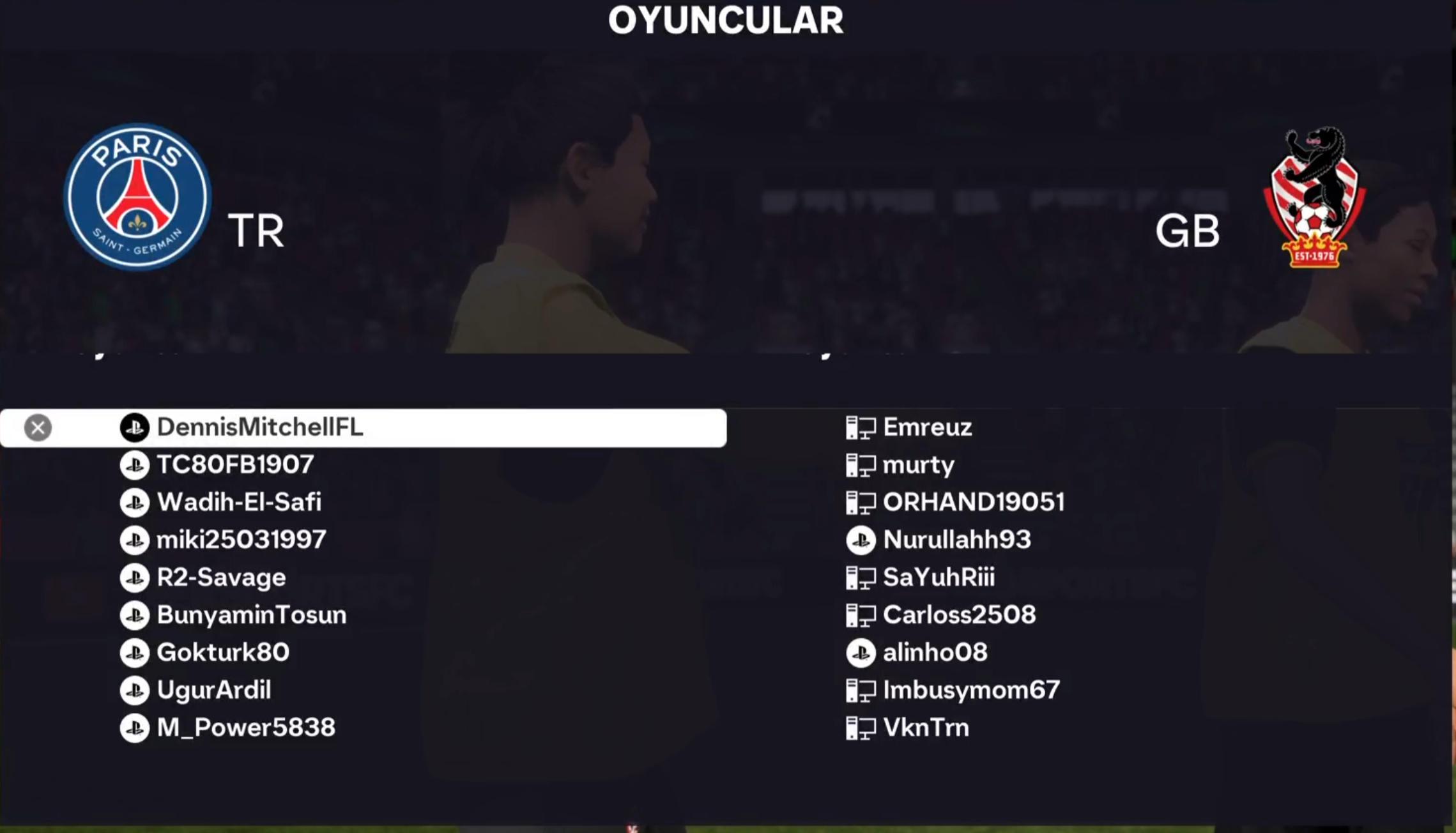Select the murty player row

917,465
